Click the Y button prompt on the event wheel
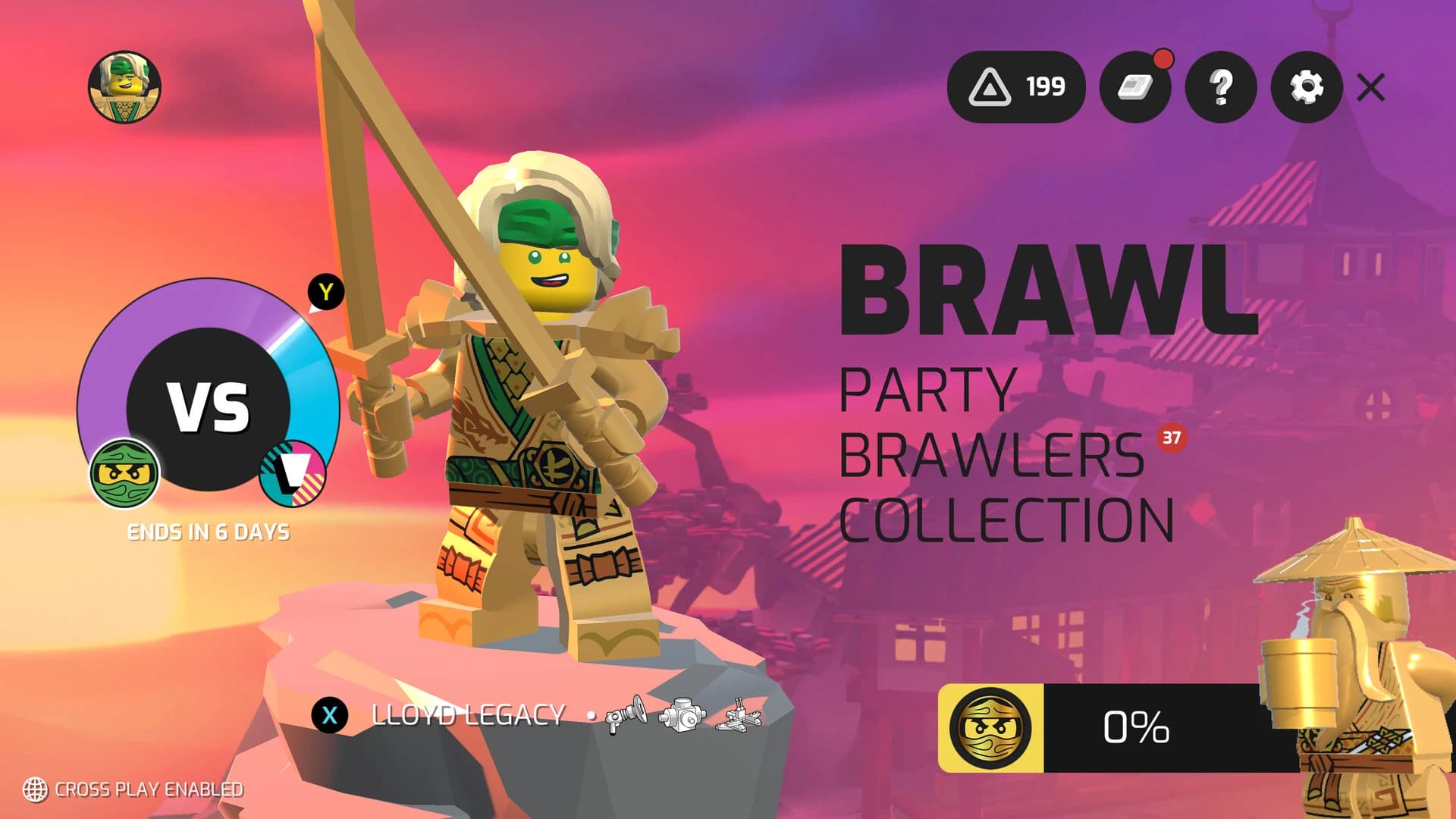 (325, 290)
